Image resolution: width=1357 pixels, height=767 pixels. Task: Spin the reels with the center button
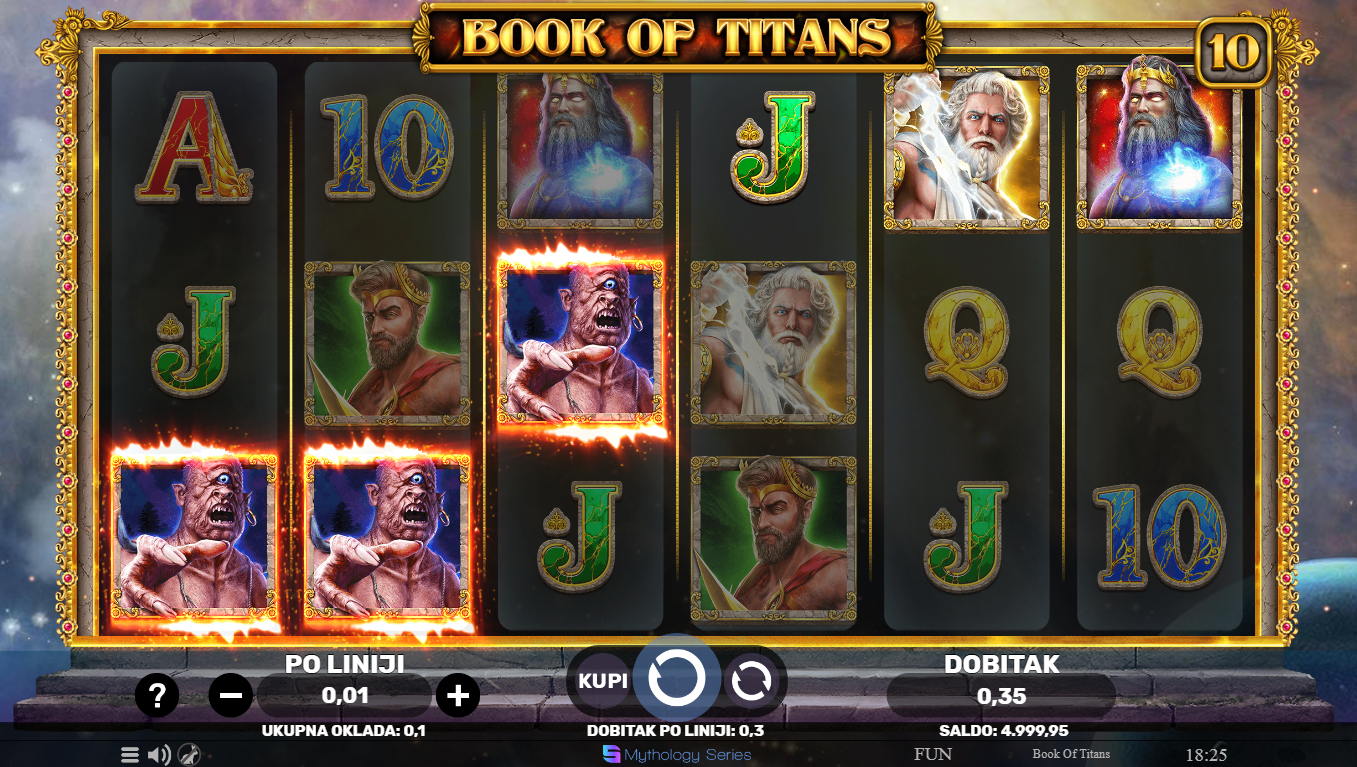[677, 679]
